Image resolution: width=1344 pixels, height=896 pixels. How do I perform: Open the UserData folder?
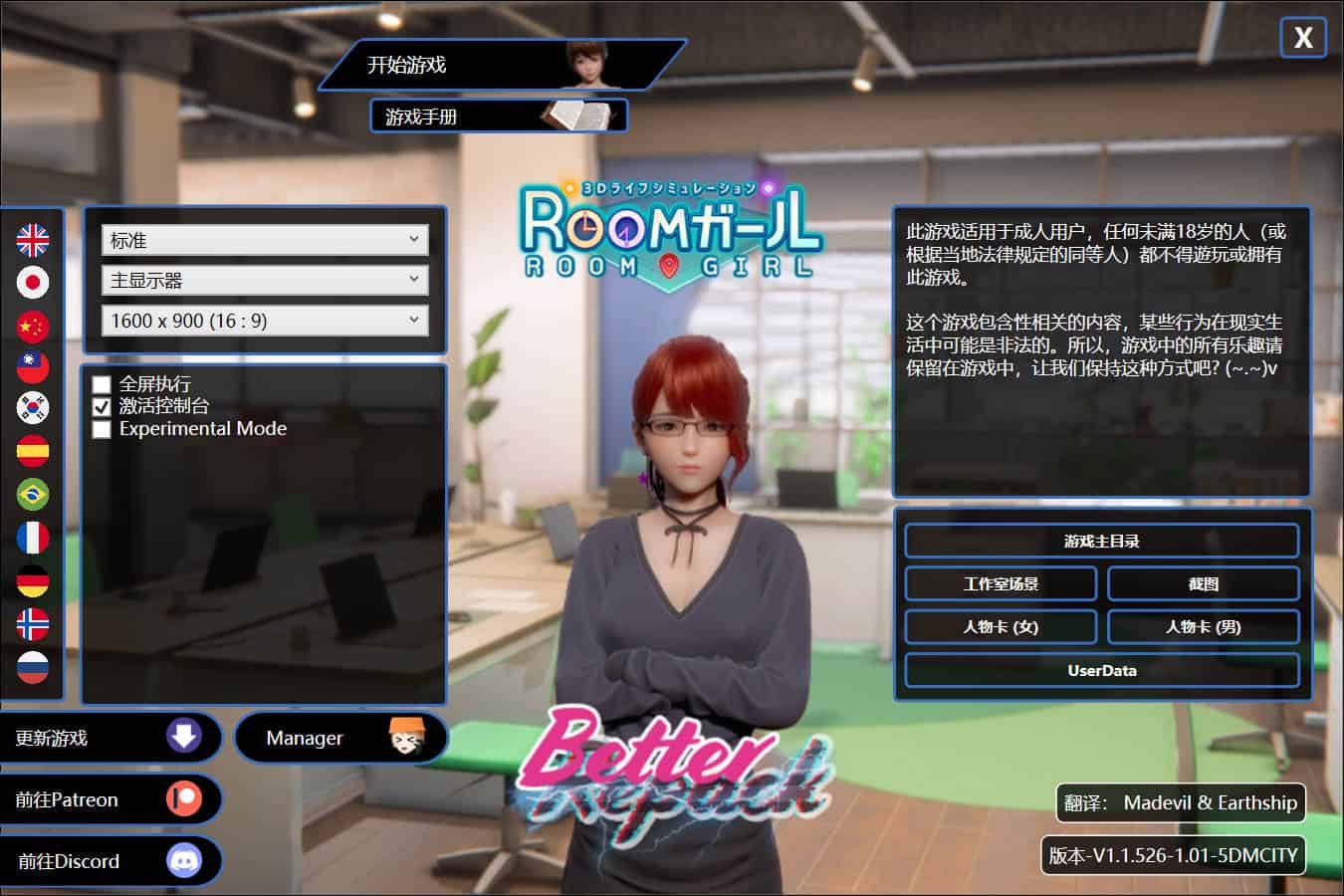click(x=1101, y=671)
